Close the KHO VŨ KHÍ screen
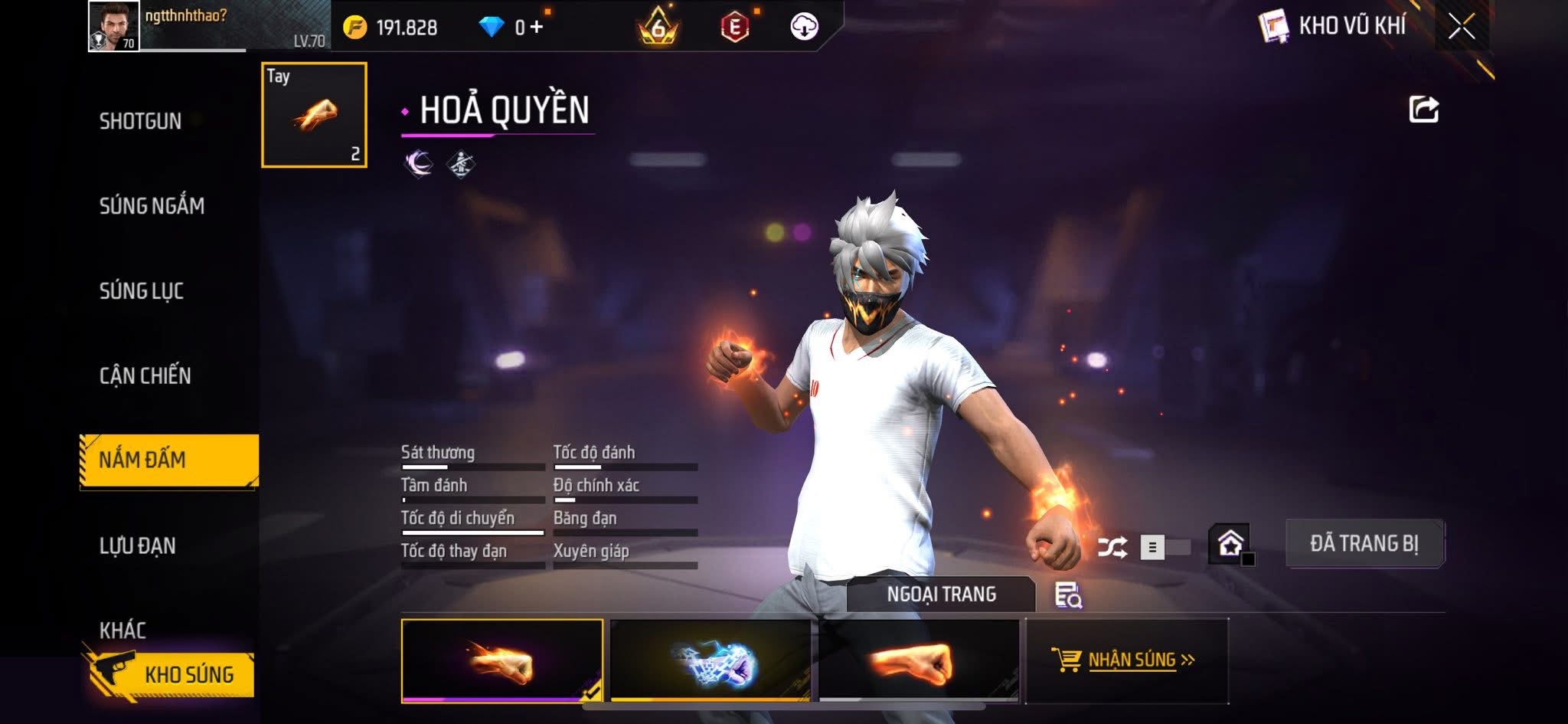1568x724 pixels. tap(1461, 27)
